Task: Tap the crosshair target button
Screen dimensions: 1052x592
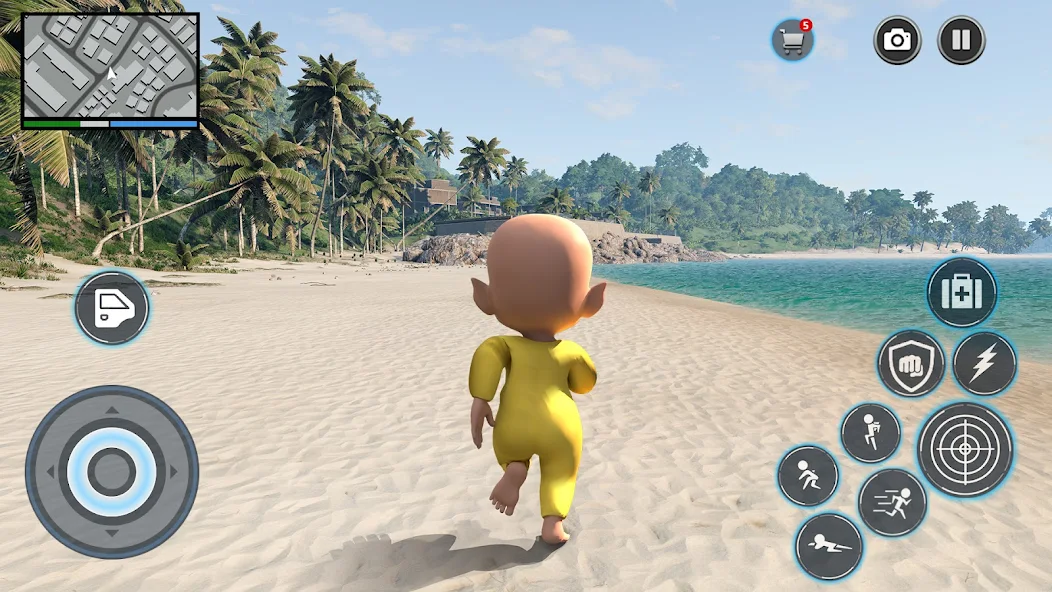Action: pos(965,449)
